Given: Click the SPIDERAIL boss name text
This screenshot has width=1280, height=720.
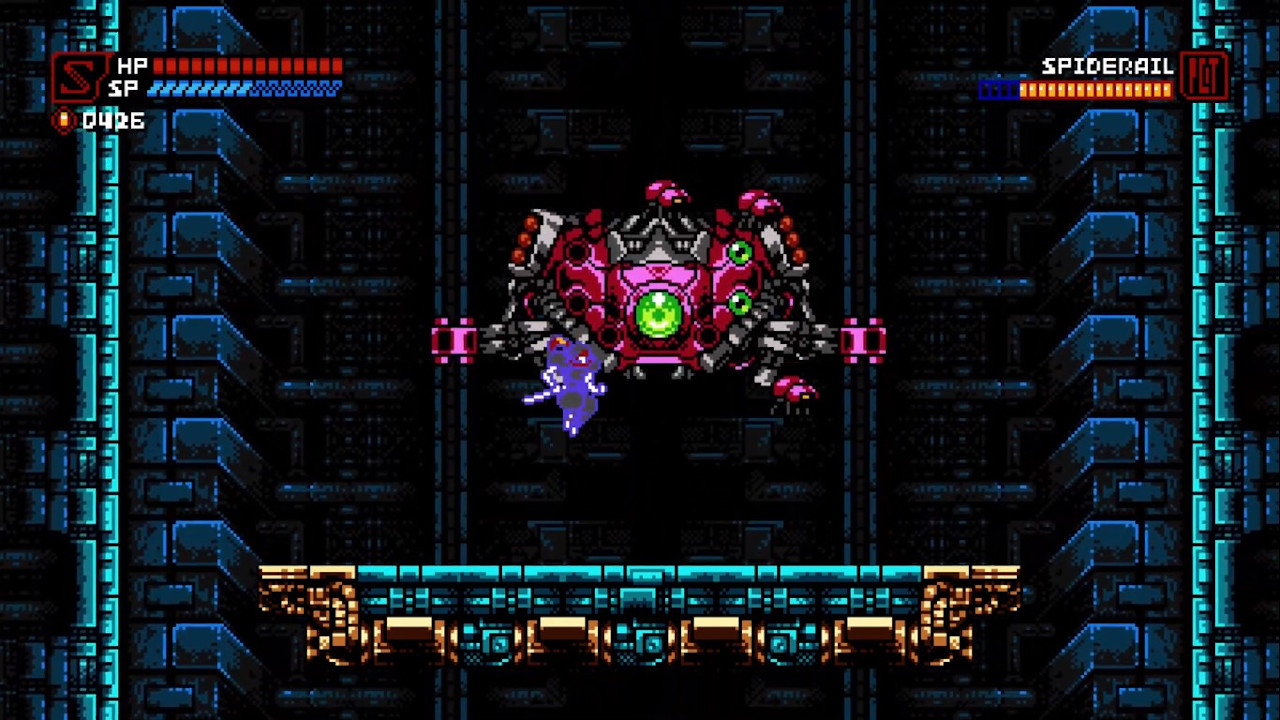Looking at the screenshot, I should click(1106, 66).
